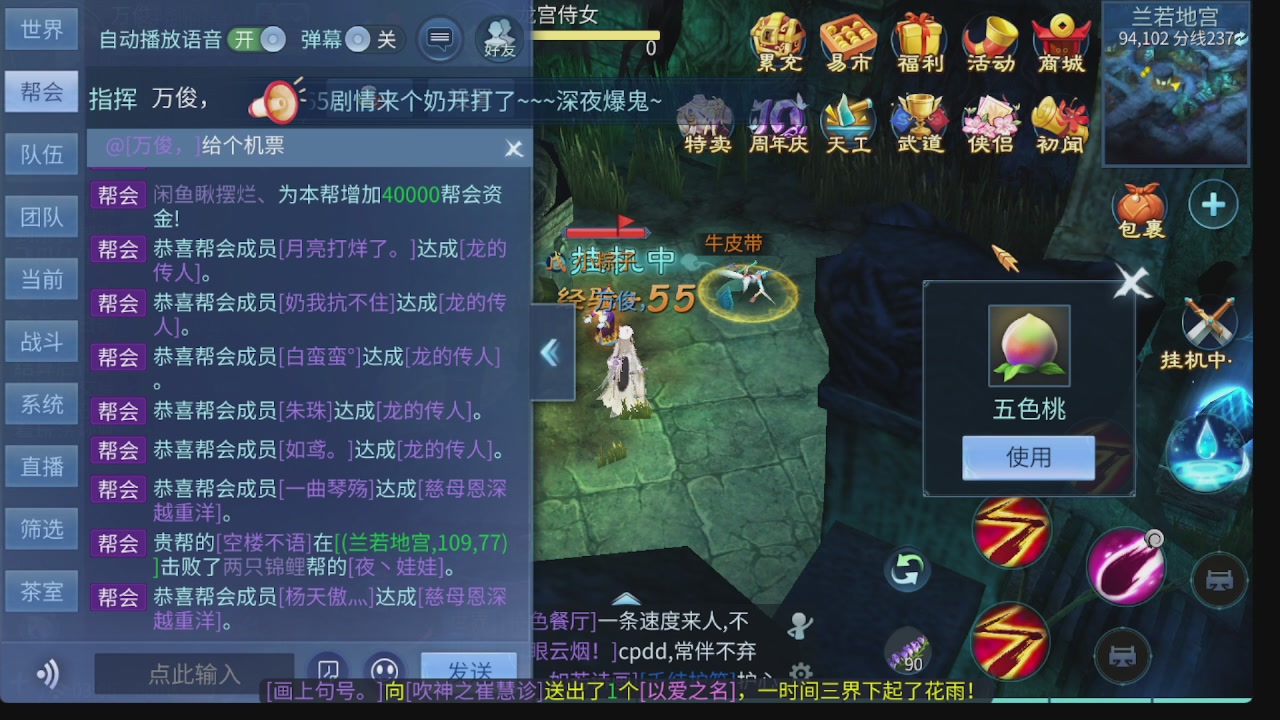Image resolution: width=1280 pixels, height=720 pixels.
Task: Collapse the chat panel chevron
Action: pyautogui.click(x=550, y=352)
